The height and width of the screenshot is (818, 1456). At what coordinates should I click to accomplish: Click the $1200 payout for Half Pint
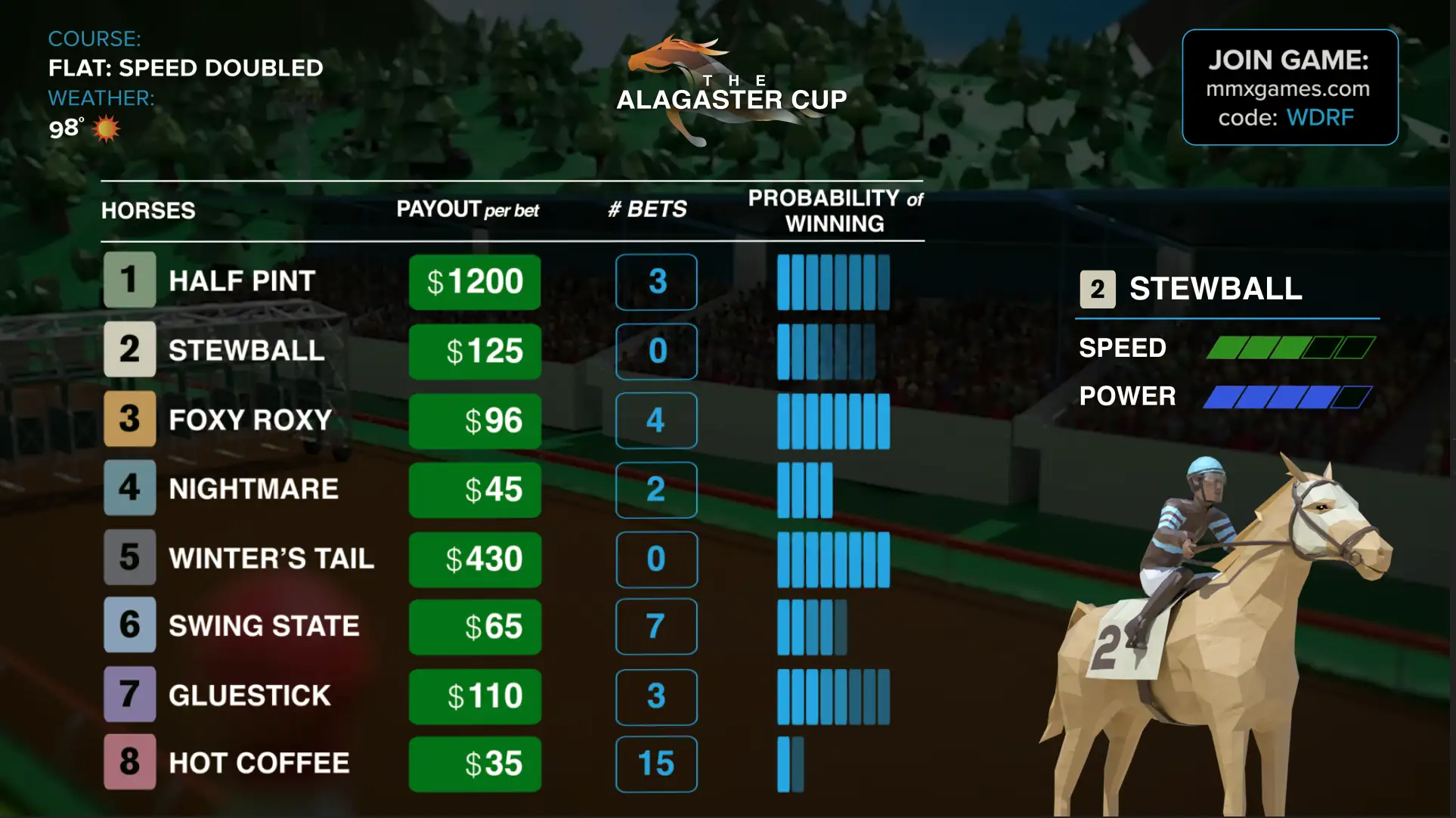click(475, 281)
